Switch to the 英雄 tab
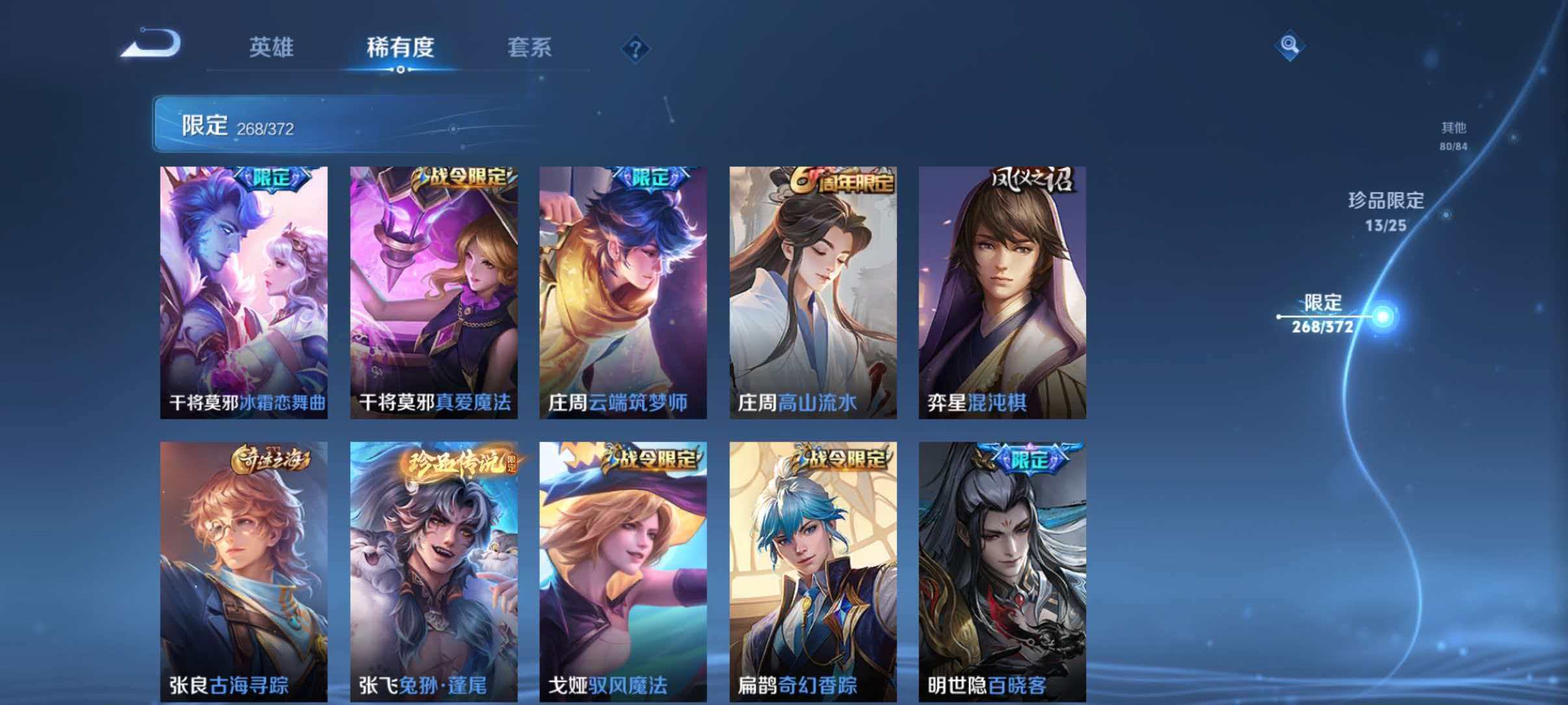1568x705 pixels. [272, 47]
